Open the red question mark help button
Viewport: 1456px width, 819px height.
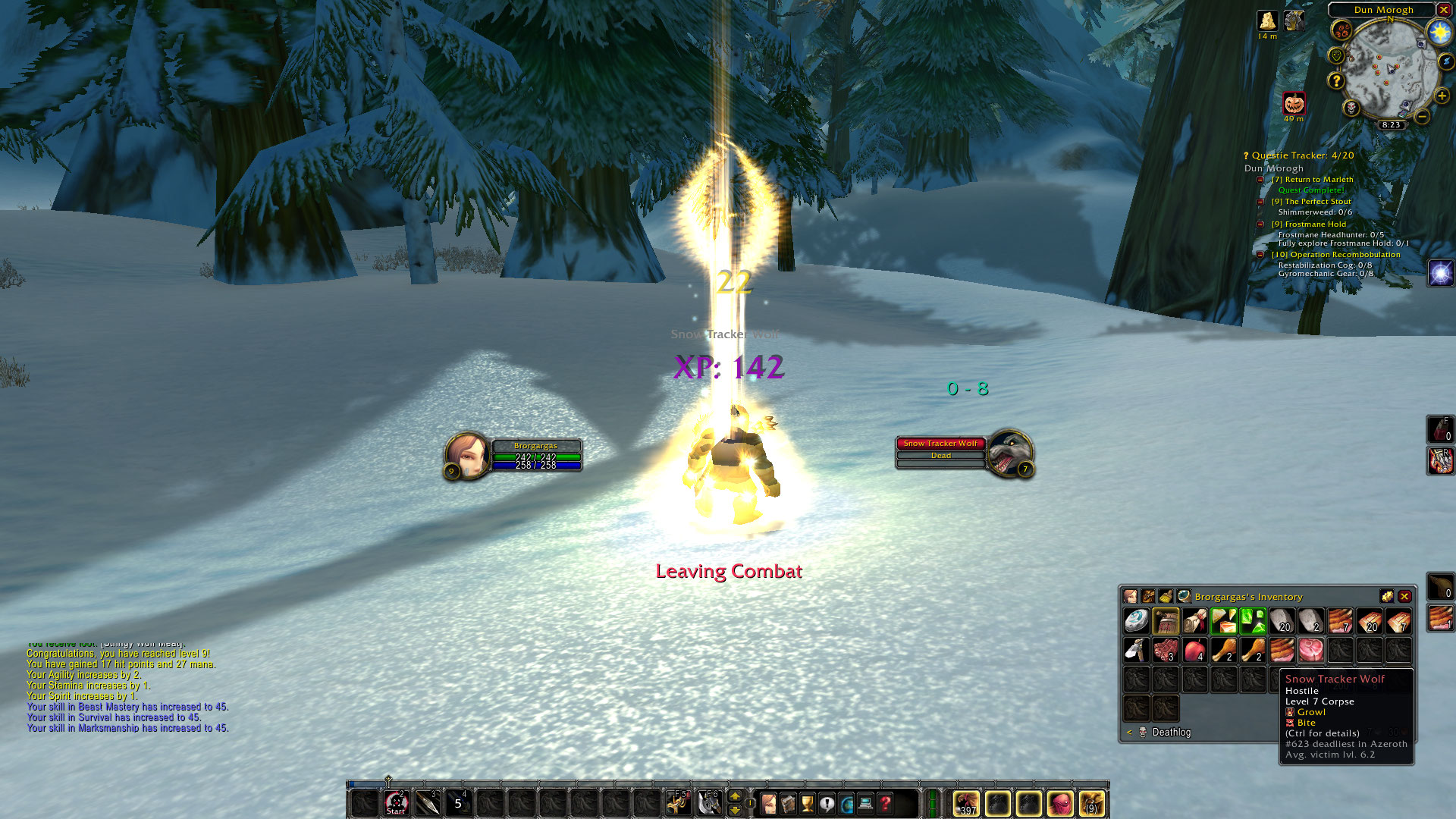pos(885,803)
